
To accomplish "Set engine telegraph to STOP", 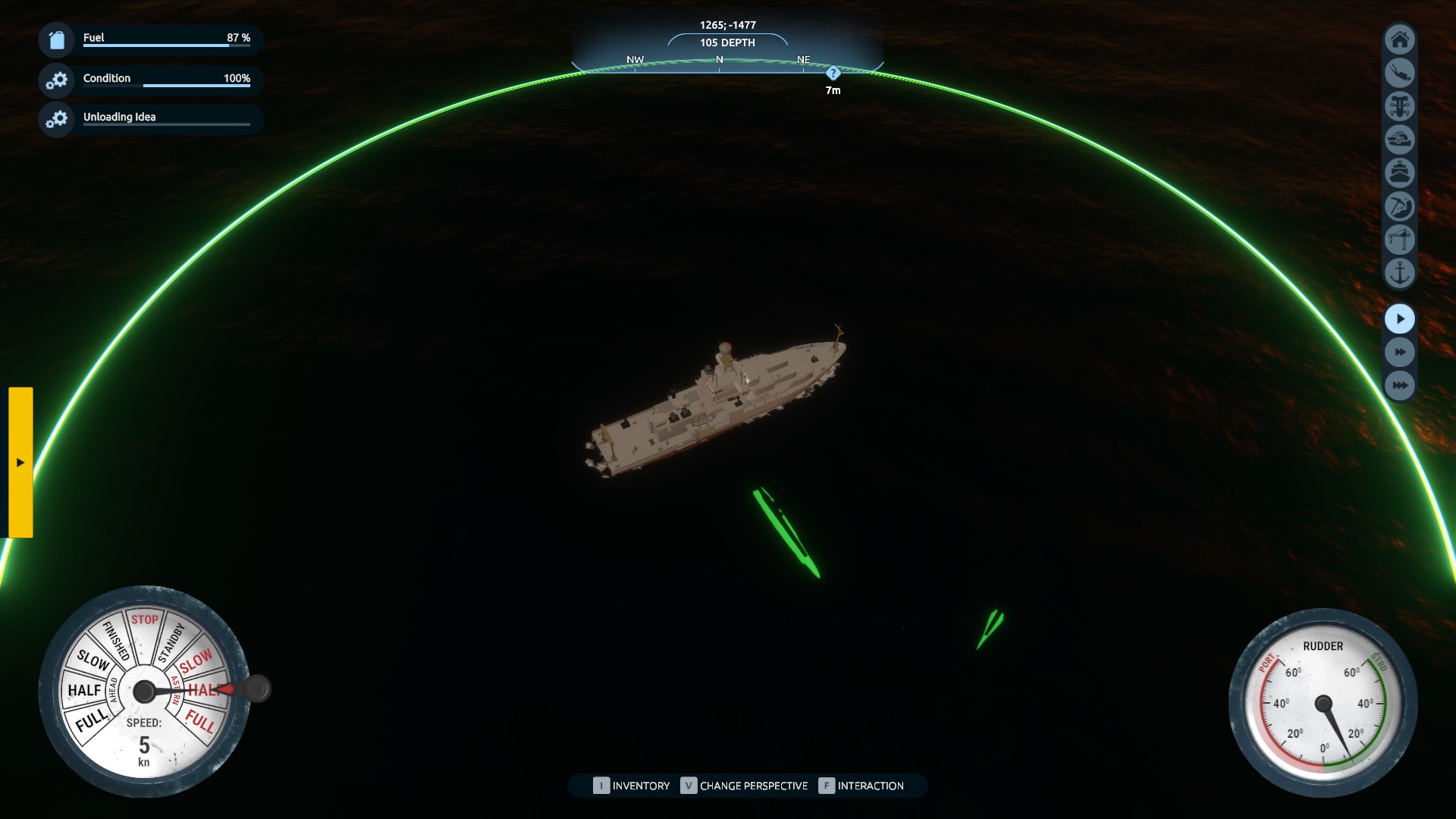I will (x=144, y=620).
